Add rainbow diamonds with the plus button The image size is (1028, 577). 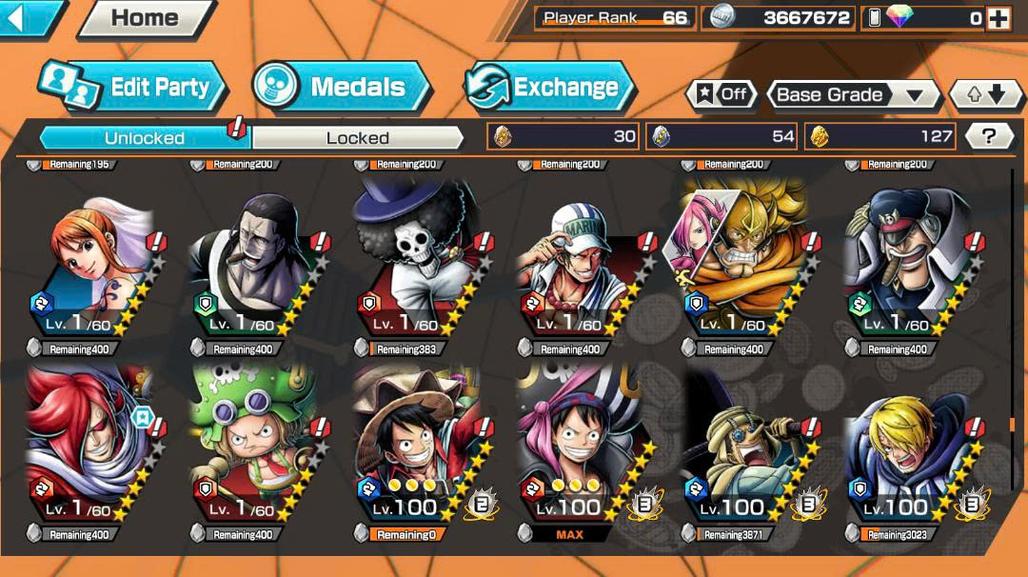click(998, 18)
